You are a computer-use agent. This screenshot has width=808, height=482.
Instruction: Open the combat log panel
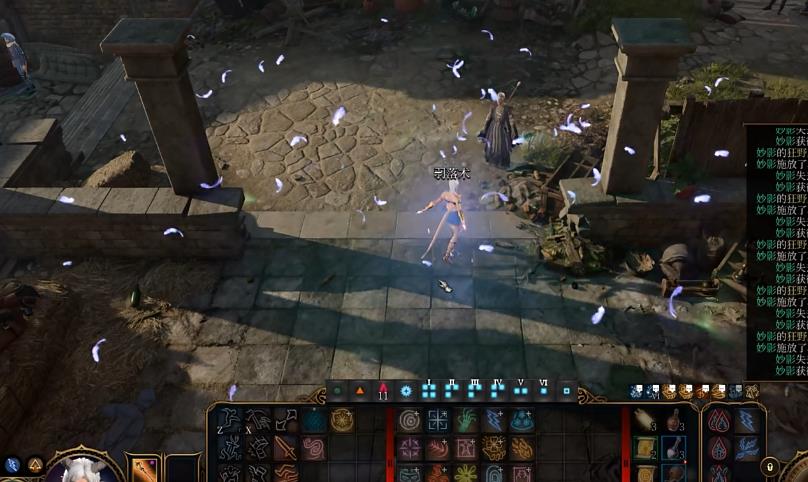pos(777,250)
